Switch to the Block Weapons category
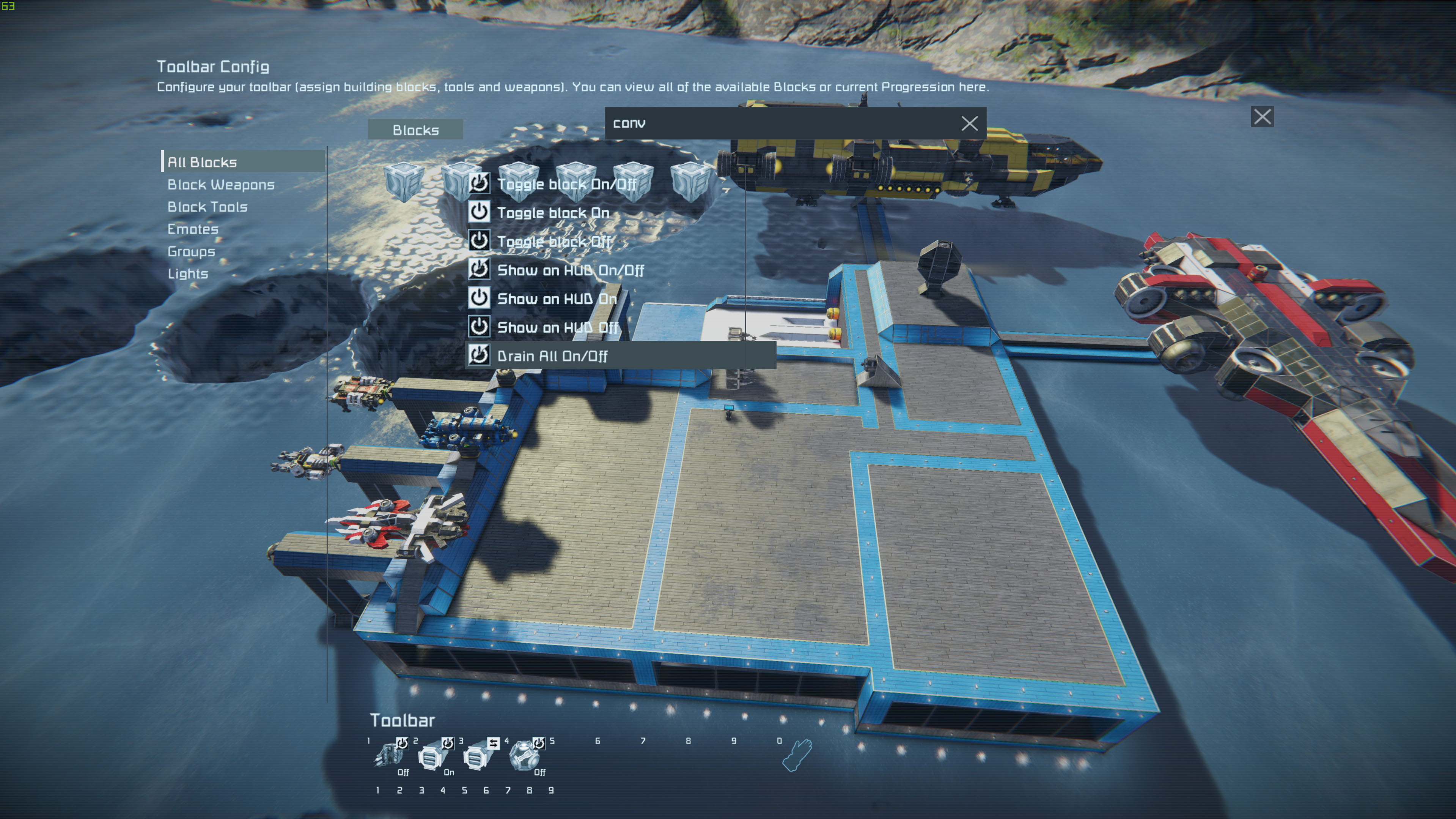 [221, 185]
